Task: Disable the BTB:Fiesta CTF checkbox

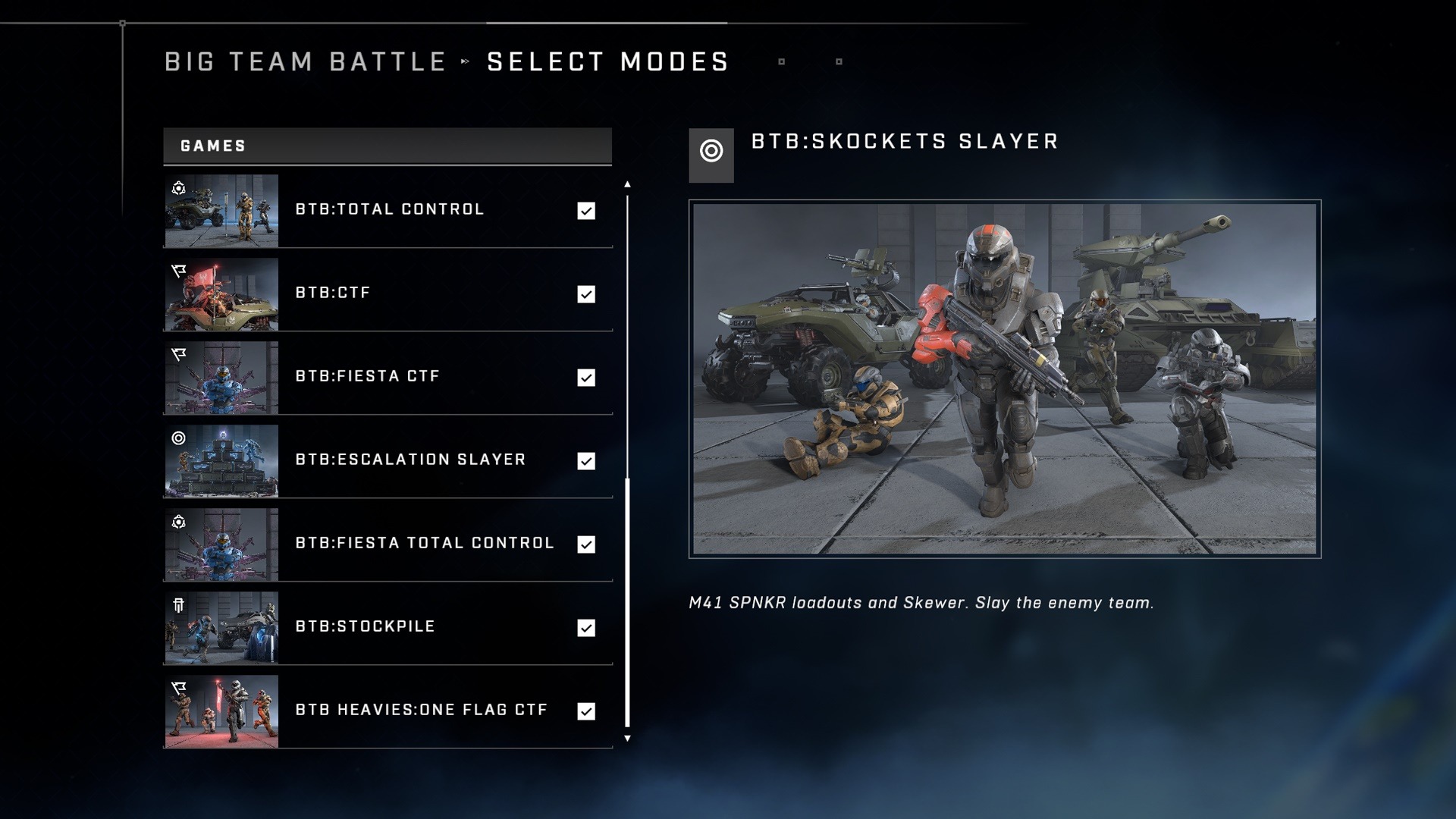Action: (x=586, y=378)
